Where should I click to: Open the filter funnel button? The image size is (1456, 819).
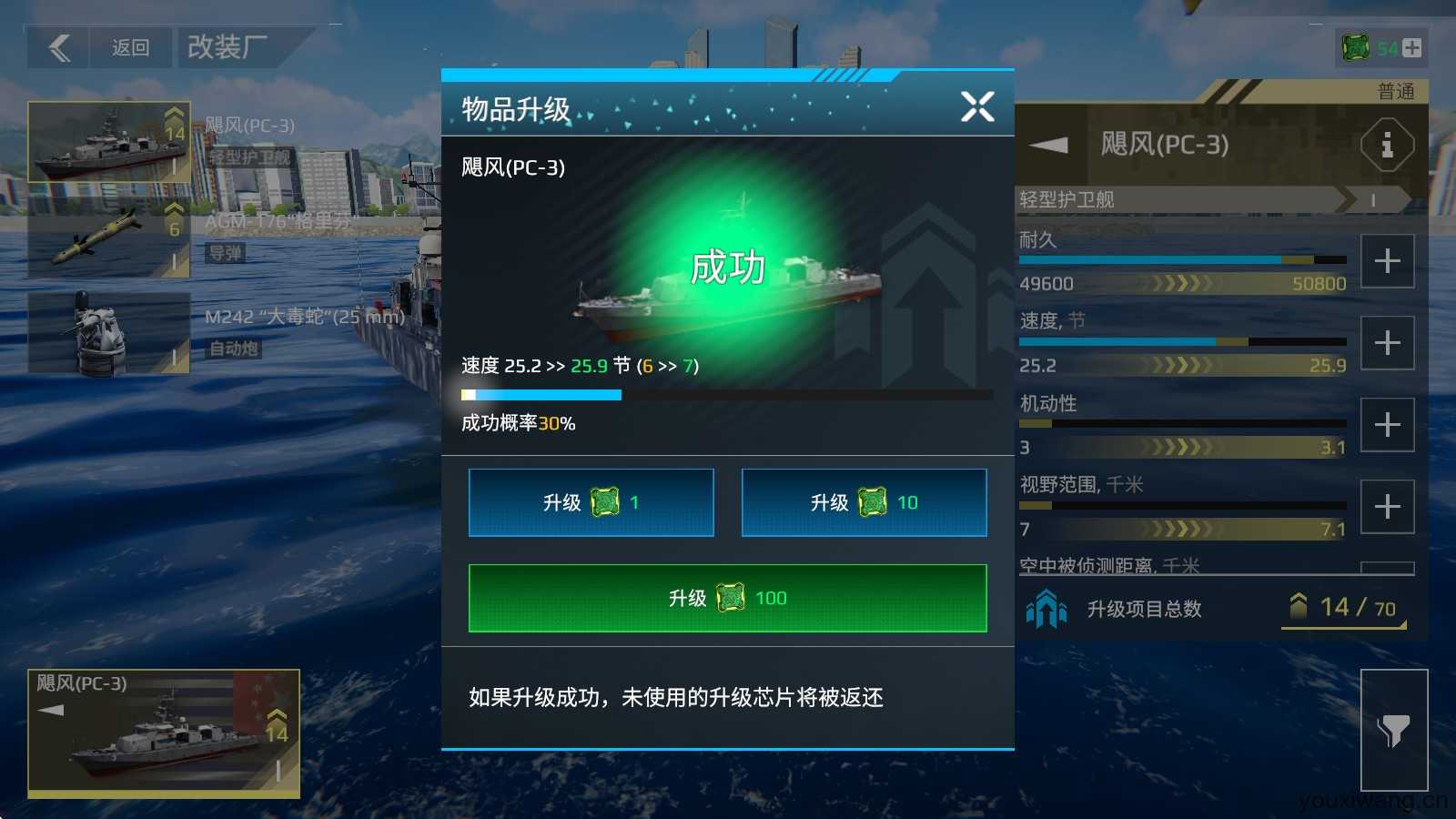tap(1393, 730)
